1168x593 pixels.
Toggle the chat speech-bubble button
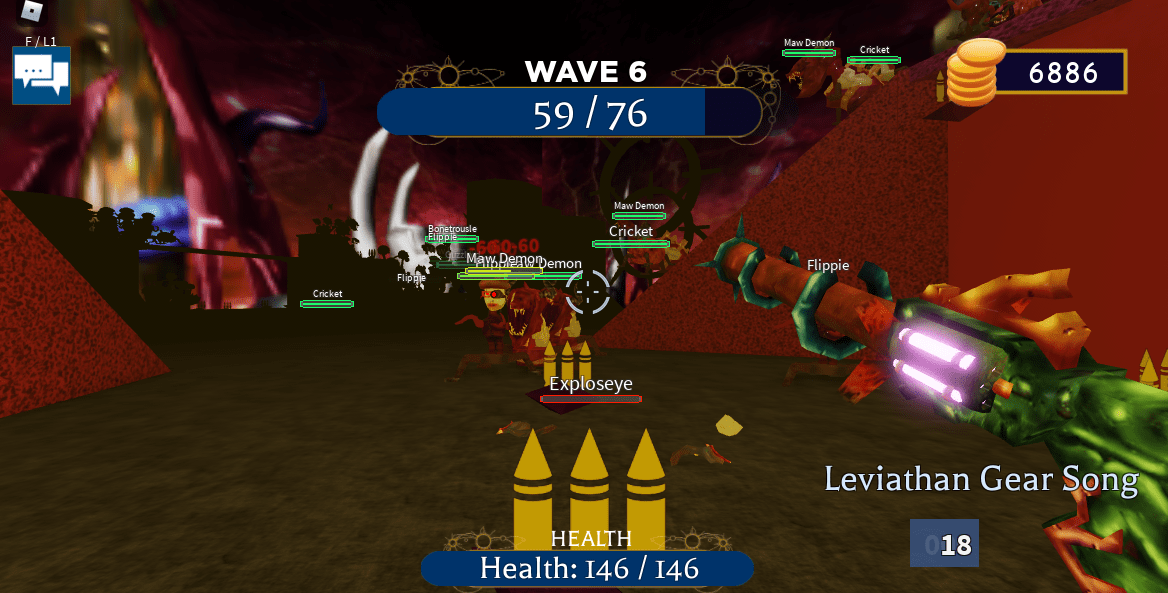41,75
